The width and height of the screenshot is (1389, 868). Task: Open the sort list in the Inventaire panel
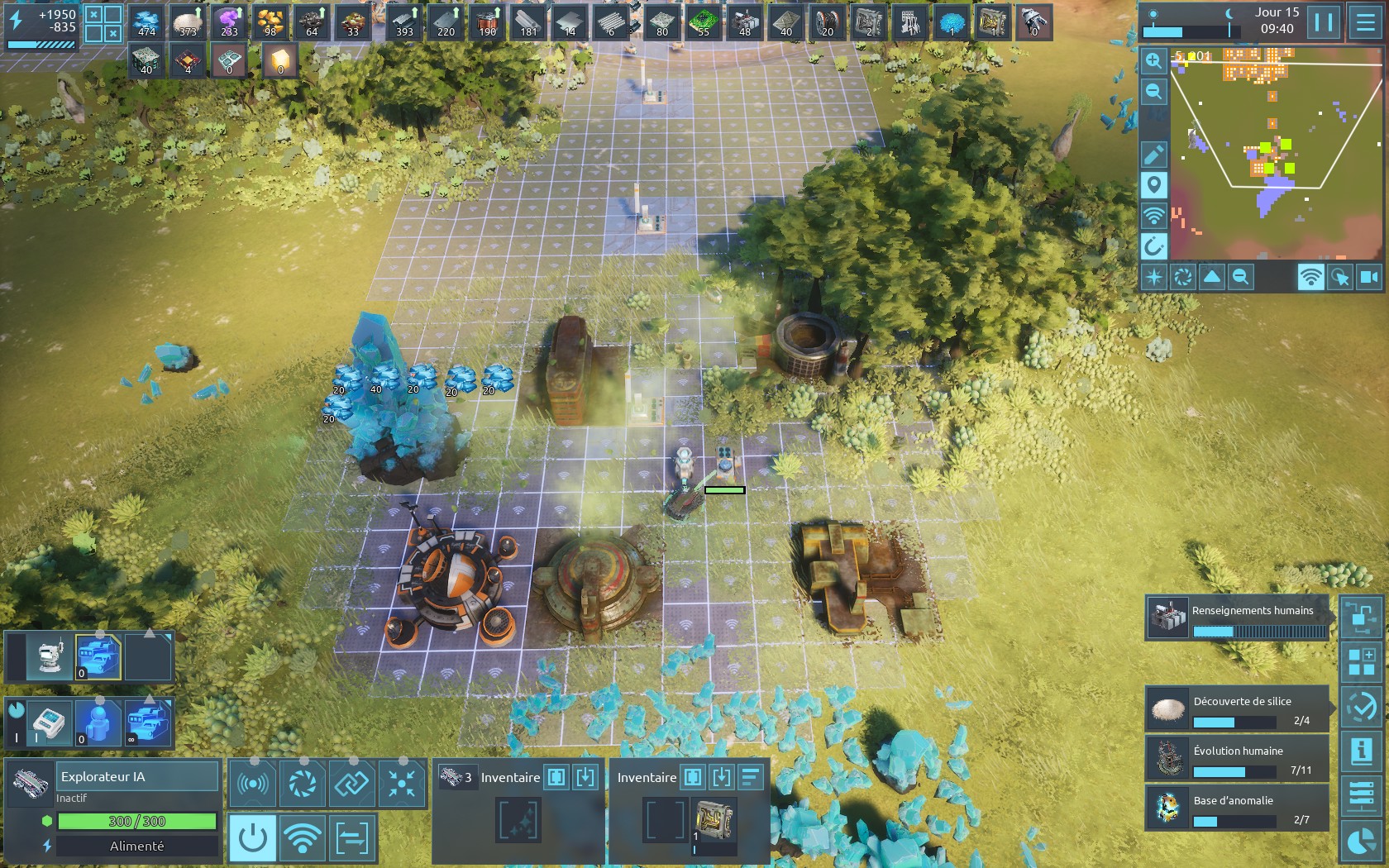point(750,777)
